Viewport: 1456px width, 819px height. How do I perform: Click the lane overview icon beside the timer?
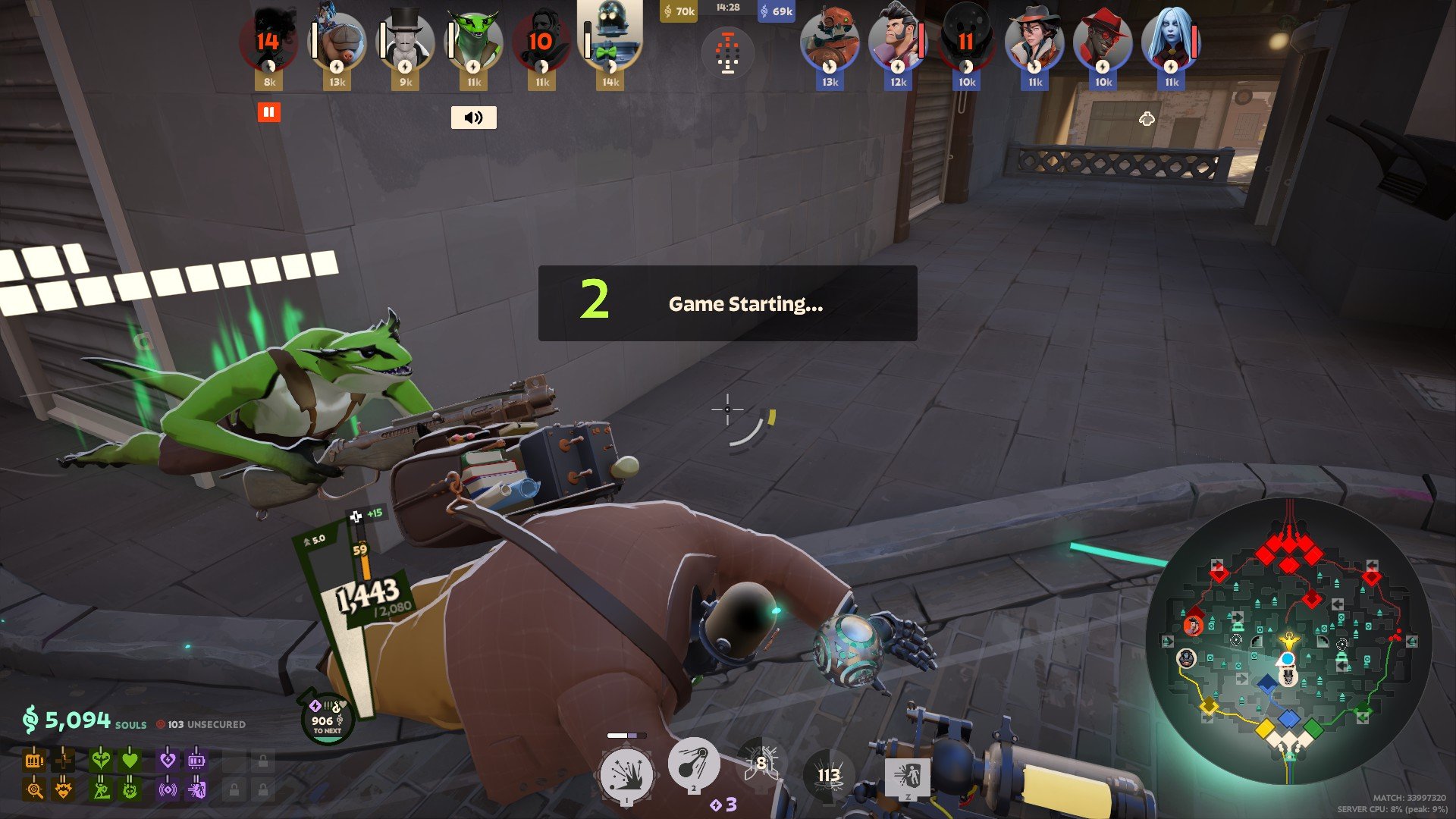pyautogui.click(x=727, y=53)
